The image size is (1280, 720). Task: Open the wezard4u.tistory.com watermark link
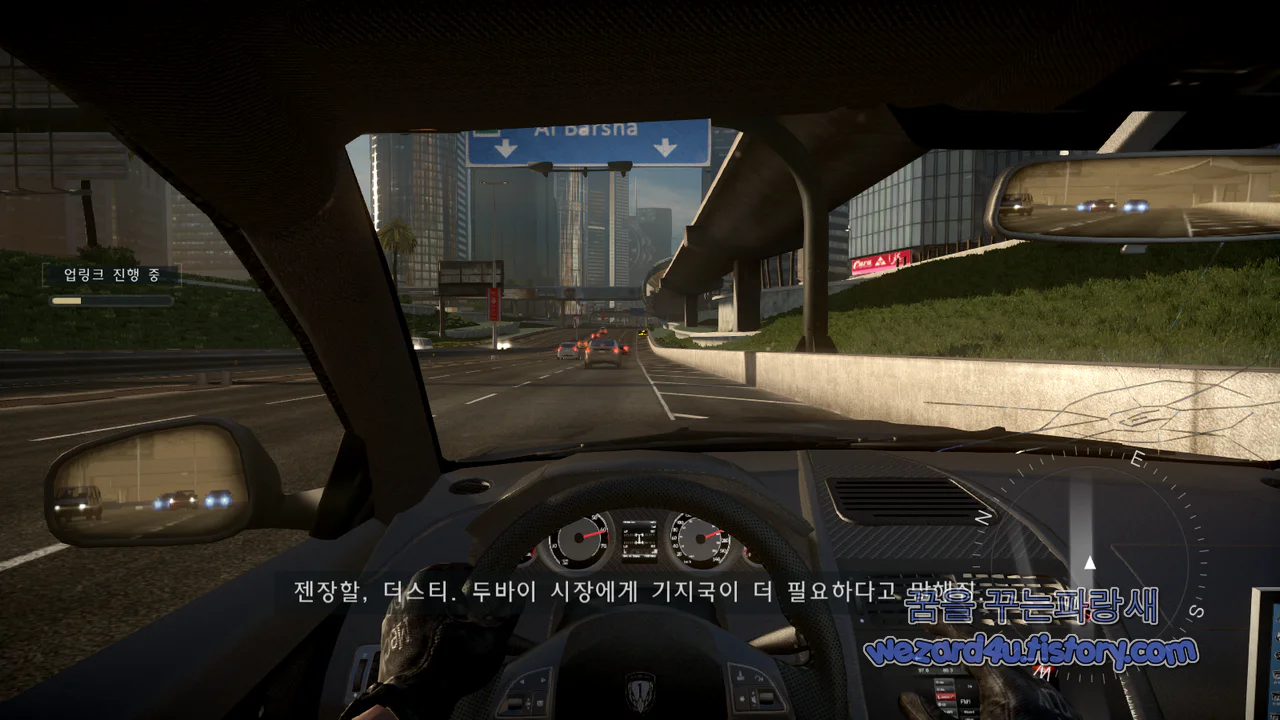pos(1030,649)
